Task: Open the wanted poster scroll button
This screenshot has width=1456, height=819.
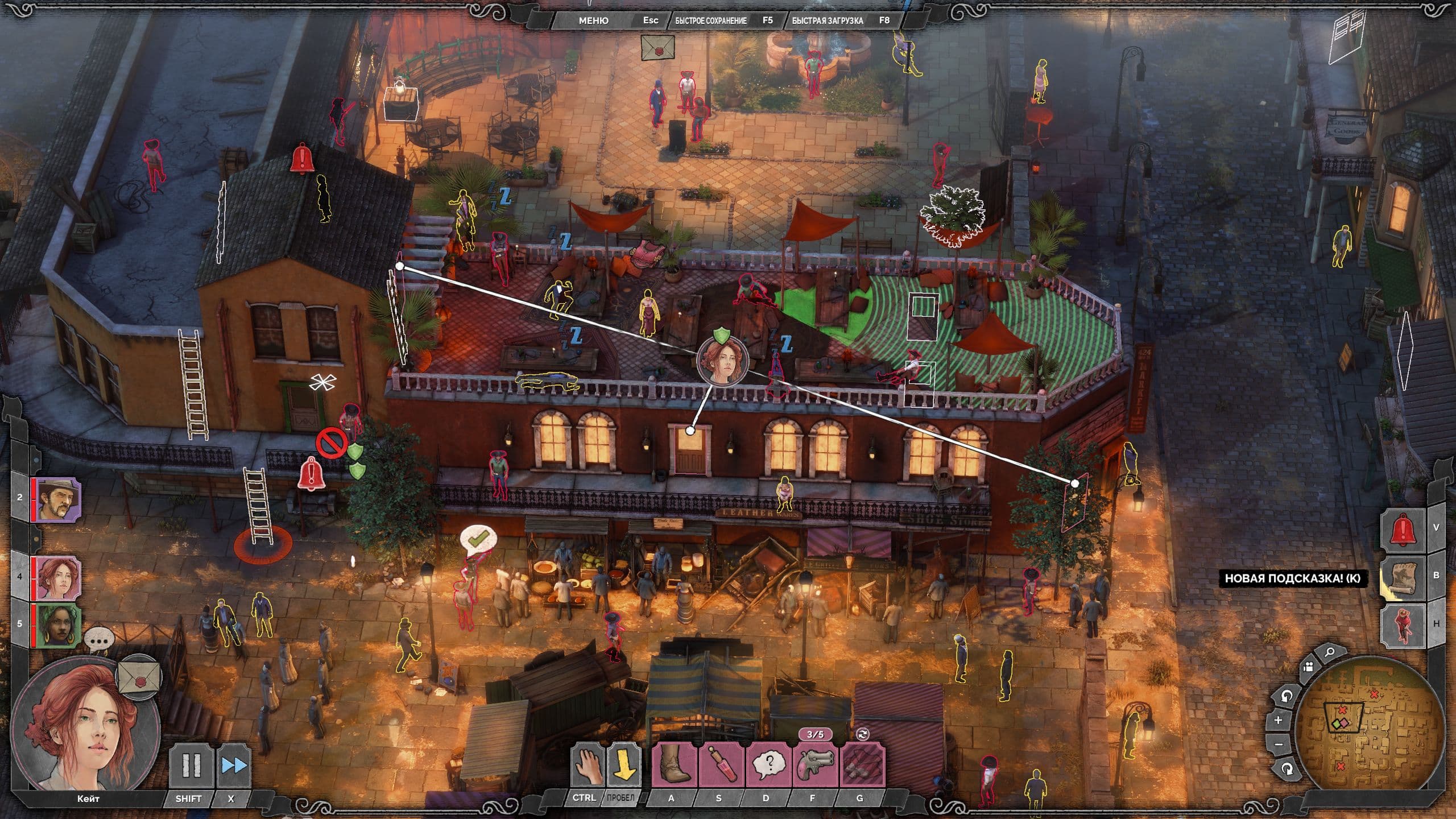Action: [x=1404, y=577]
